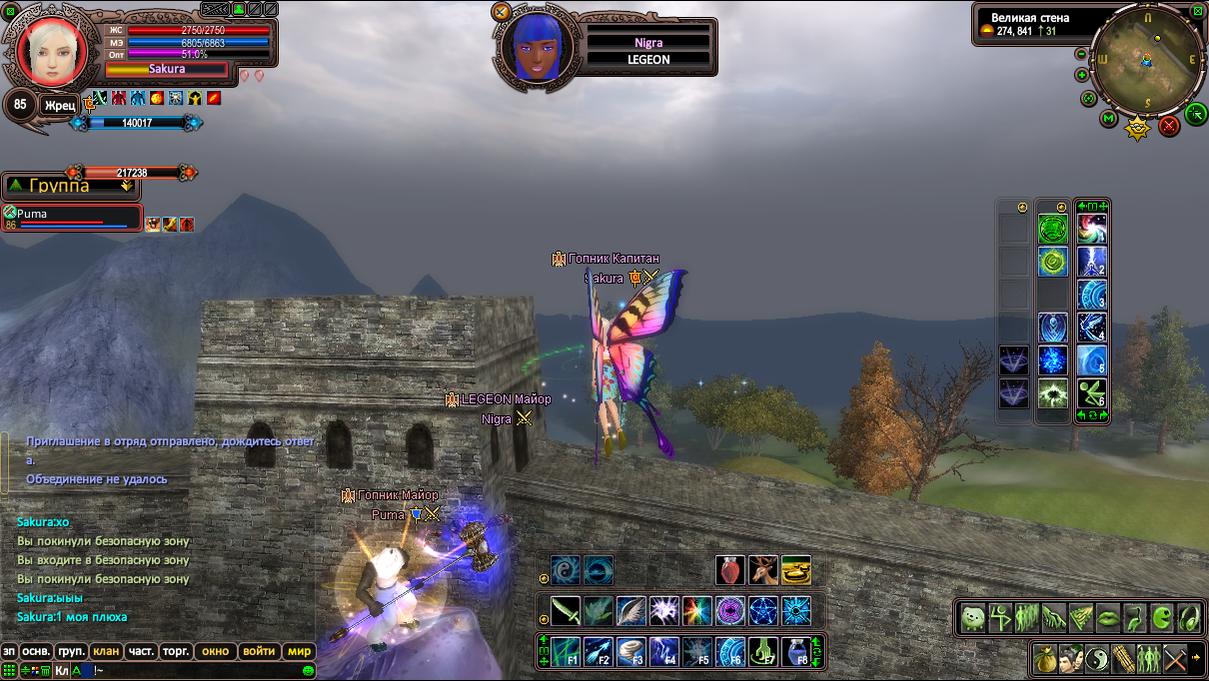
Task: Select the груп. chat channel tab
Action: pos(71,651)
